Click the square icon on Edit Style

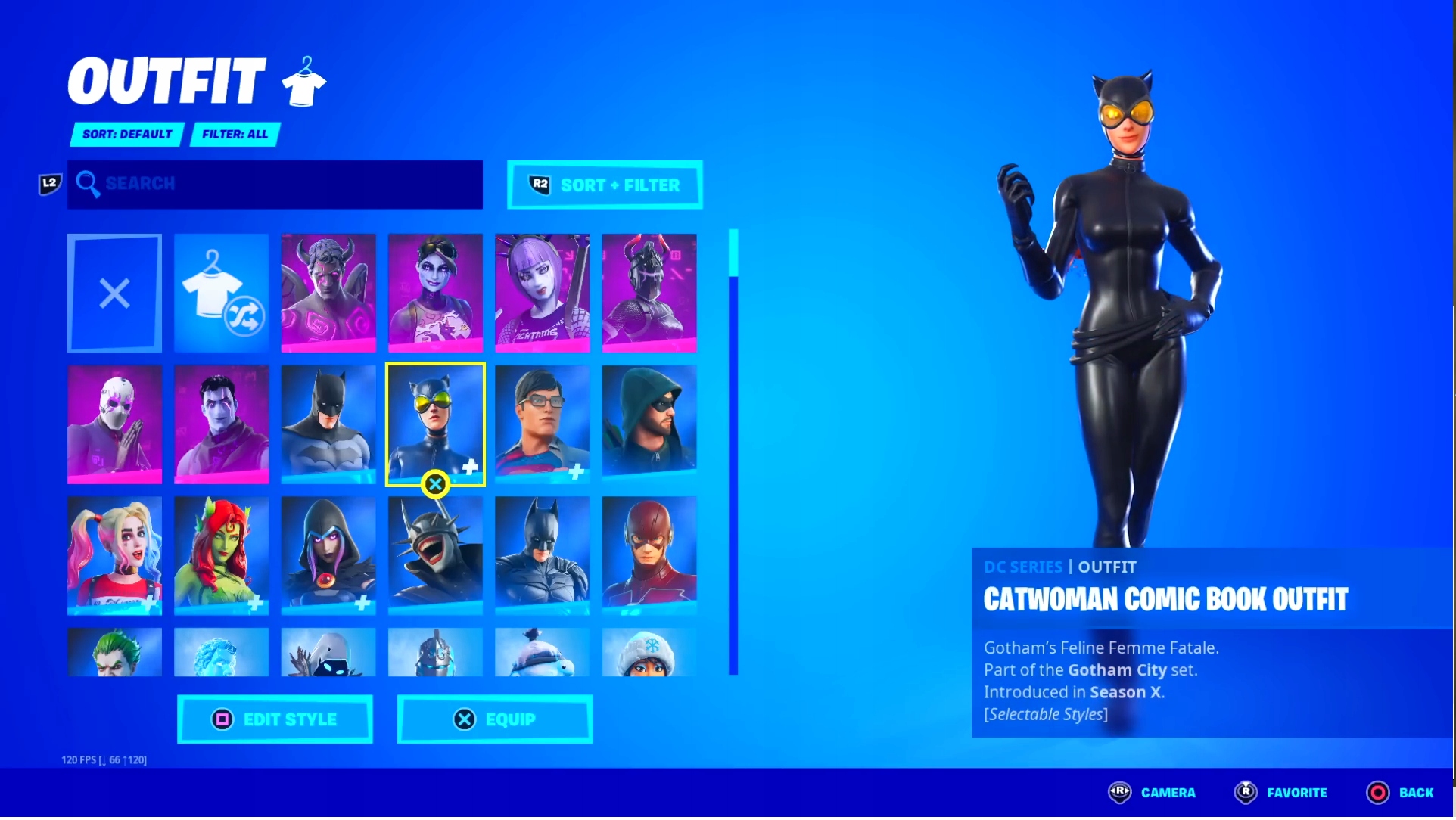tap(222, 719)
